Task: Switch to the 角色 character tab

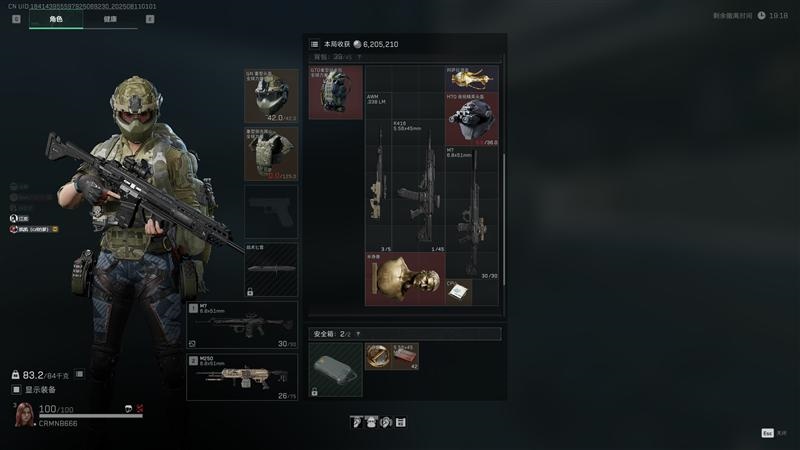Action: click(56, 19)
